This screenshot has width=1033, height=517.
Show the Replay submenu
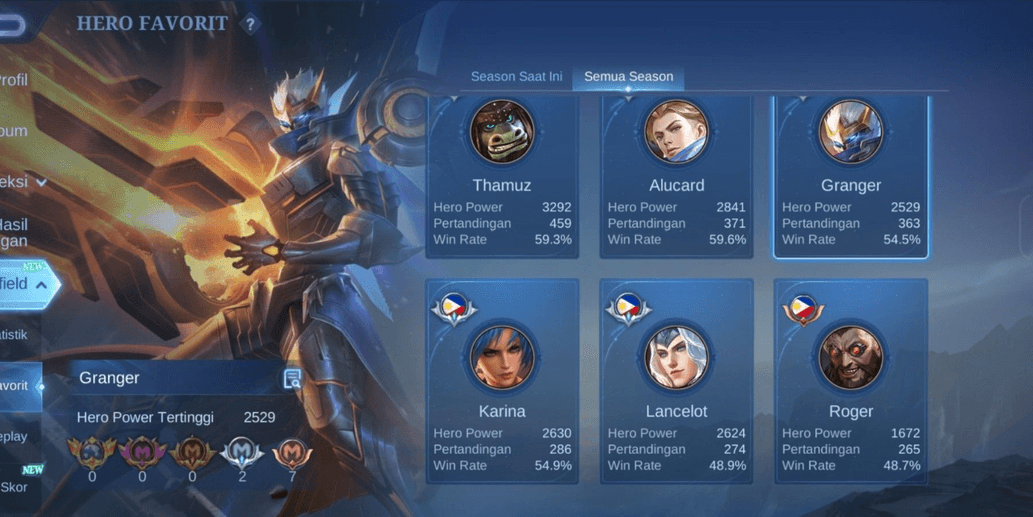coord(14,436)
